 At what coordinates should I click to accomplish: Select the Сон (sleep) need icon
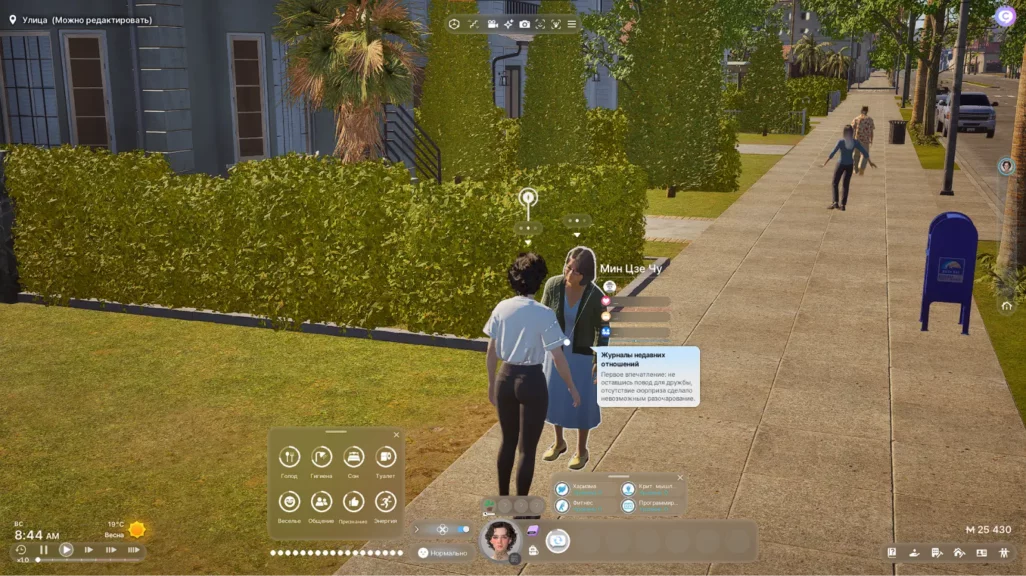coord(353,457)
